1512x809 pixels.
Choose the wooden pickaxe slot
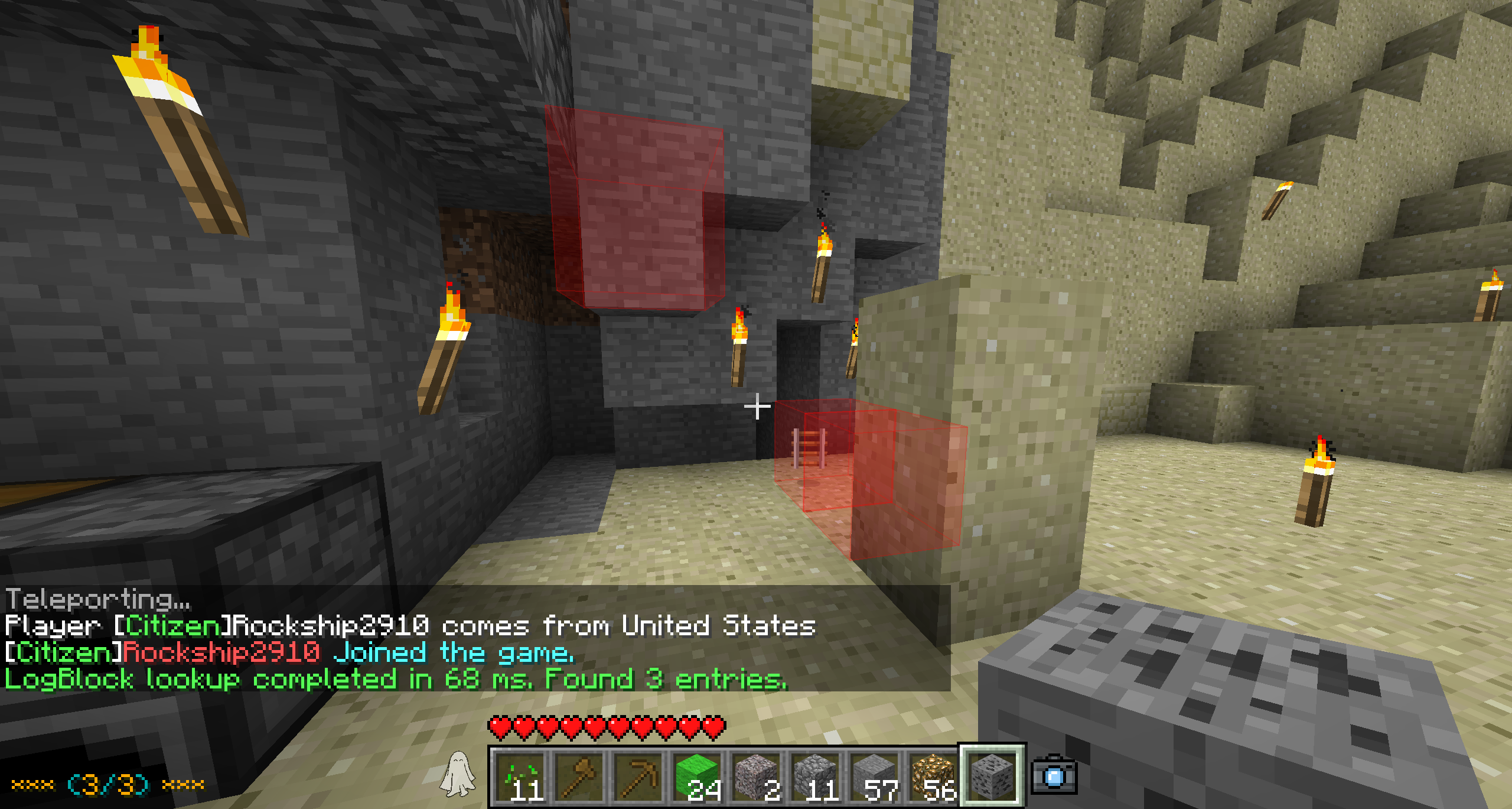(638, 776)
